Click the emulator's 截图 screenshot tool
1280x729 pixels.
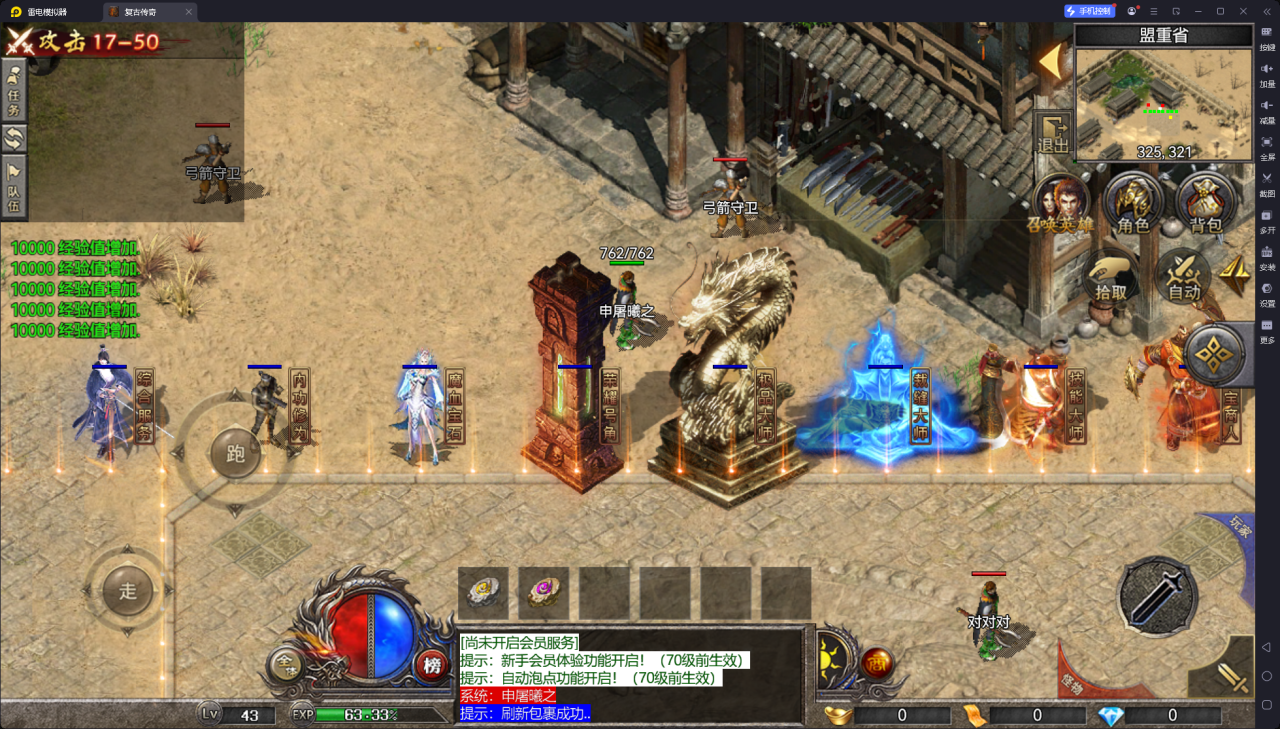click(1267, 183)
